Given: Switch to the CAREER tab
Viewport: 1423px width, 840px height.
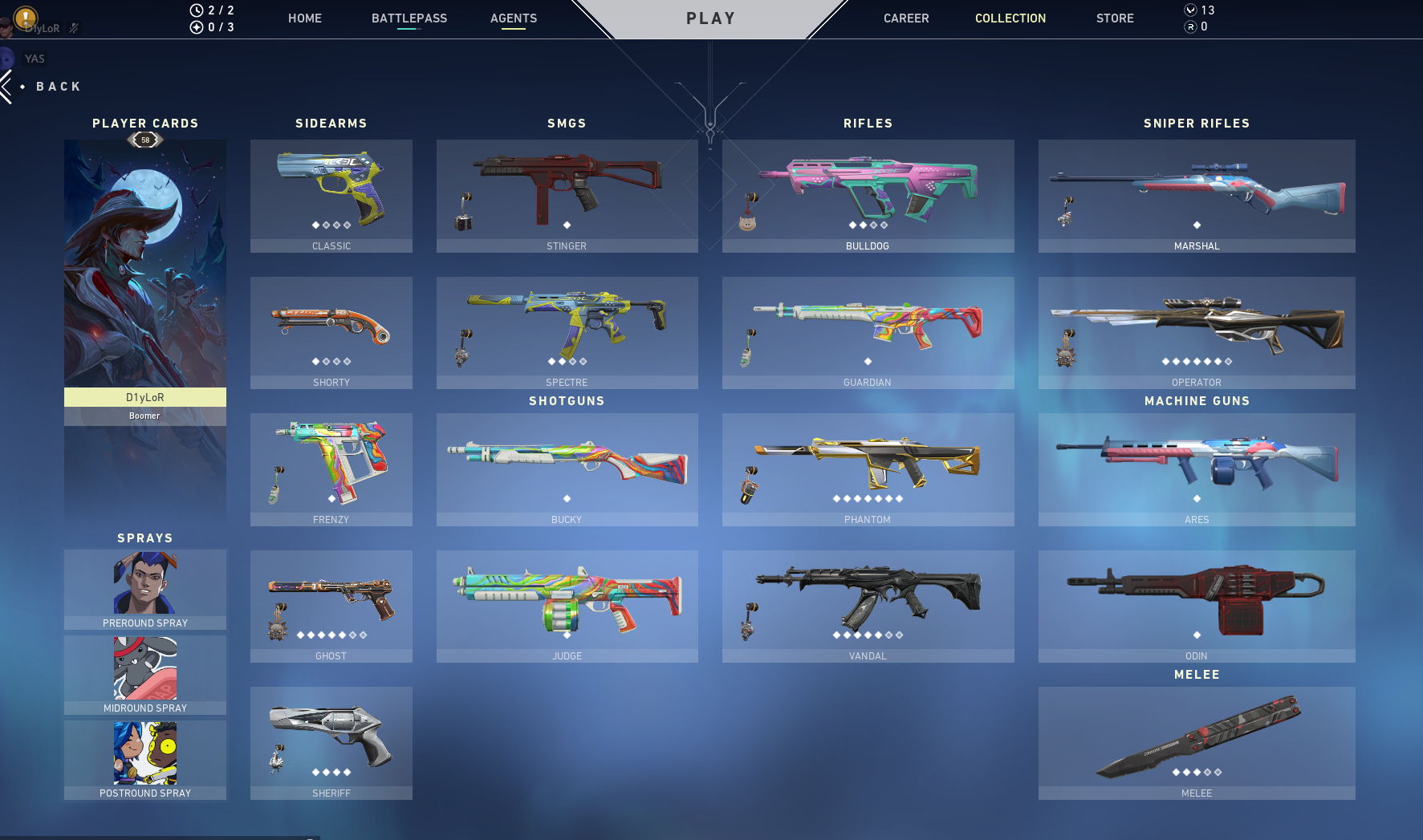Looking at the screenshot, I should [x=906, y=18].
